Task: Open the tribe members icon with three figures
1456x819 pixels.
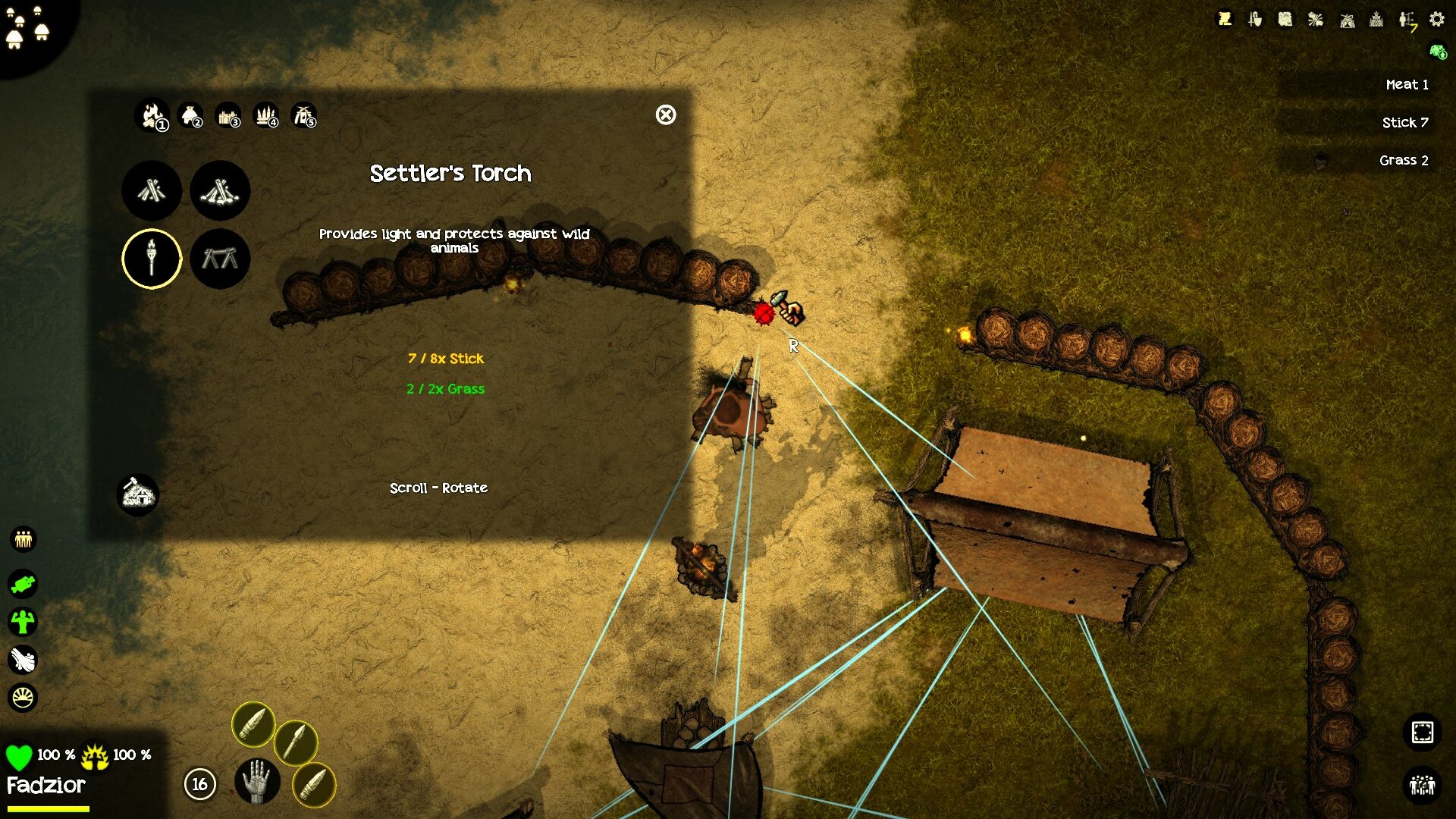Action: pyautogui.click(x=24, y=539)
